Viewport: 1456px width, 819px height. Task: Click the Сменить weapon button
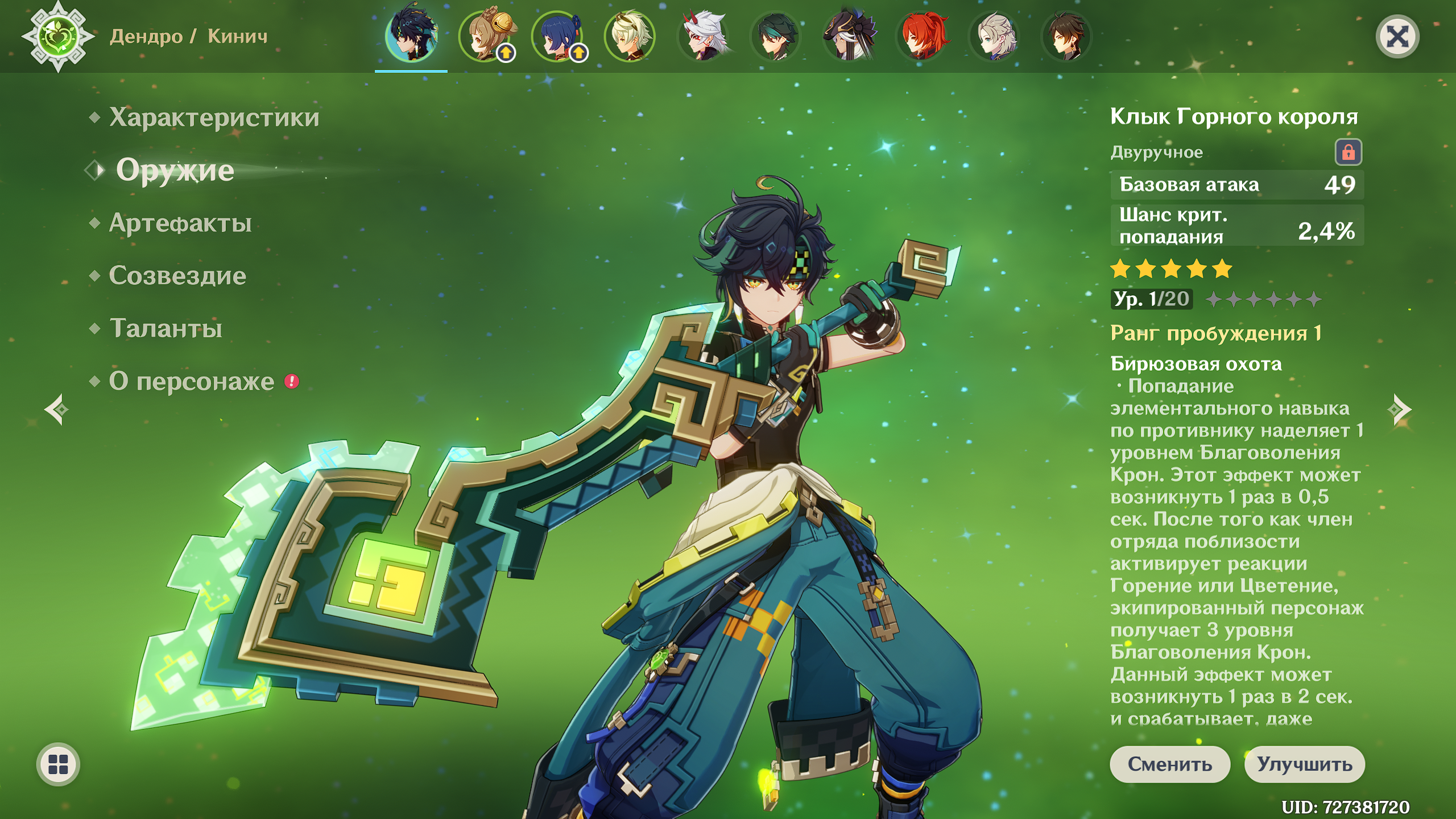[1169, 764]
